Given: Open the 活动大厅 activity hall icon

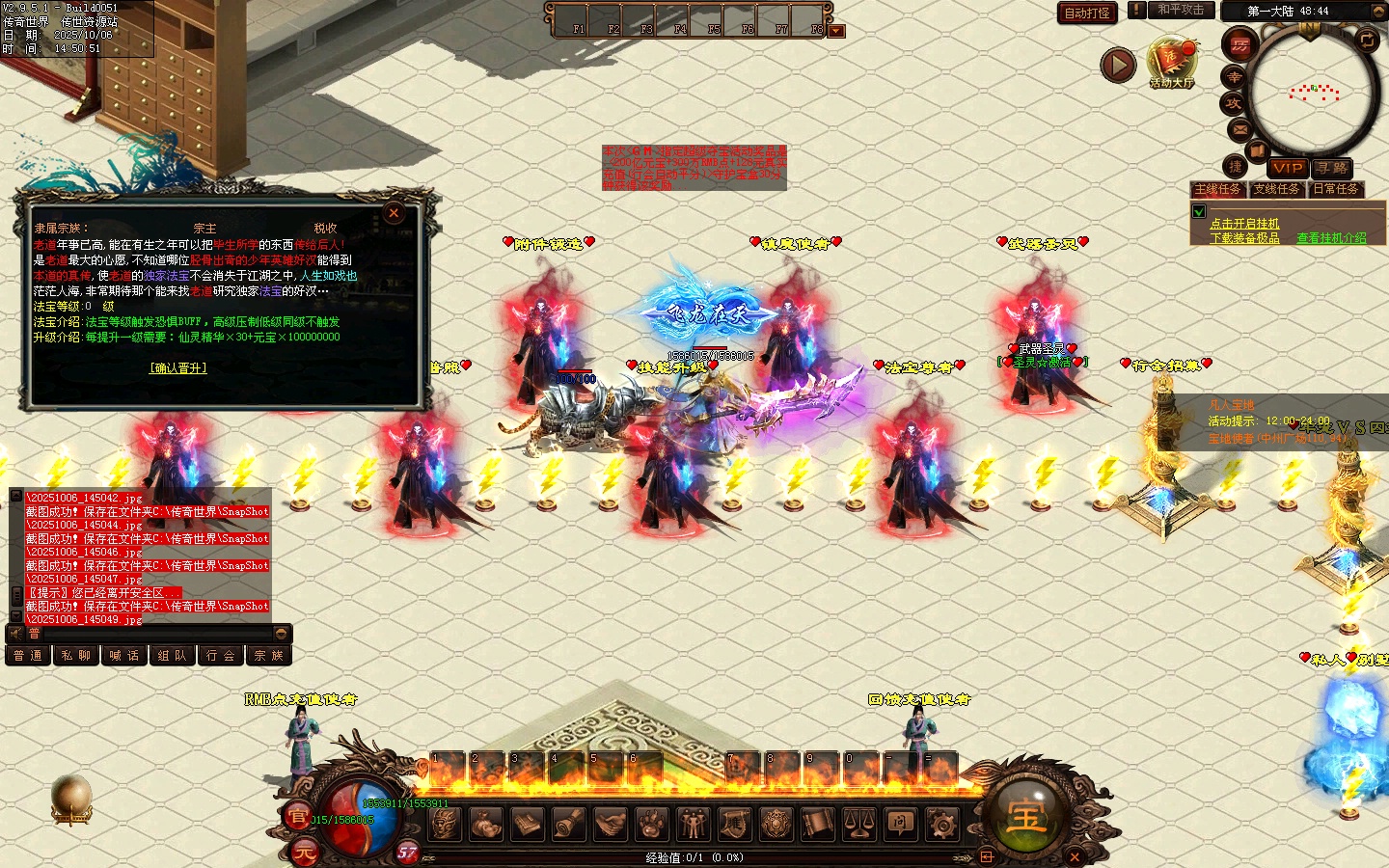Looking at the screenshot, I should coord(1171,63).
